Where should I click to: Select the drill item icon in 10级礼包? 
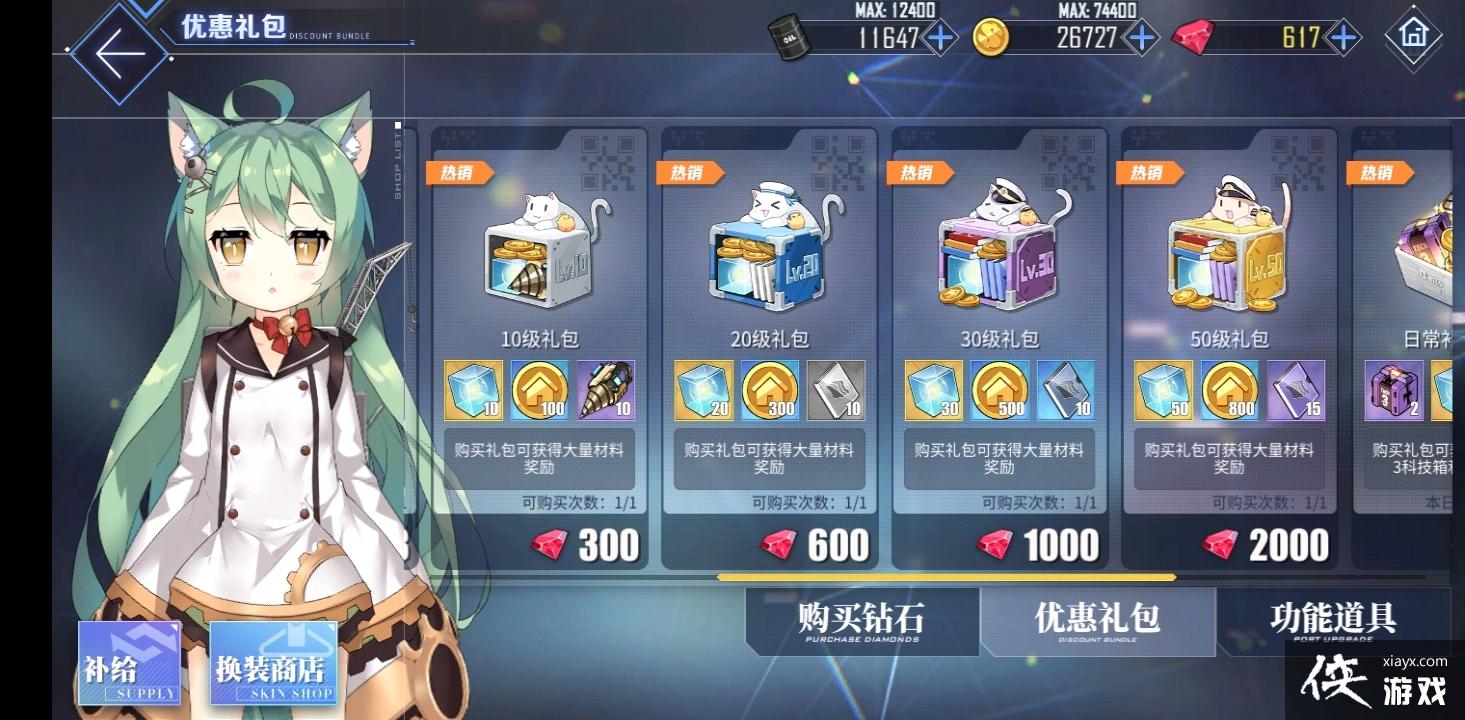pyautogui.click(x=604, y=391)
